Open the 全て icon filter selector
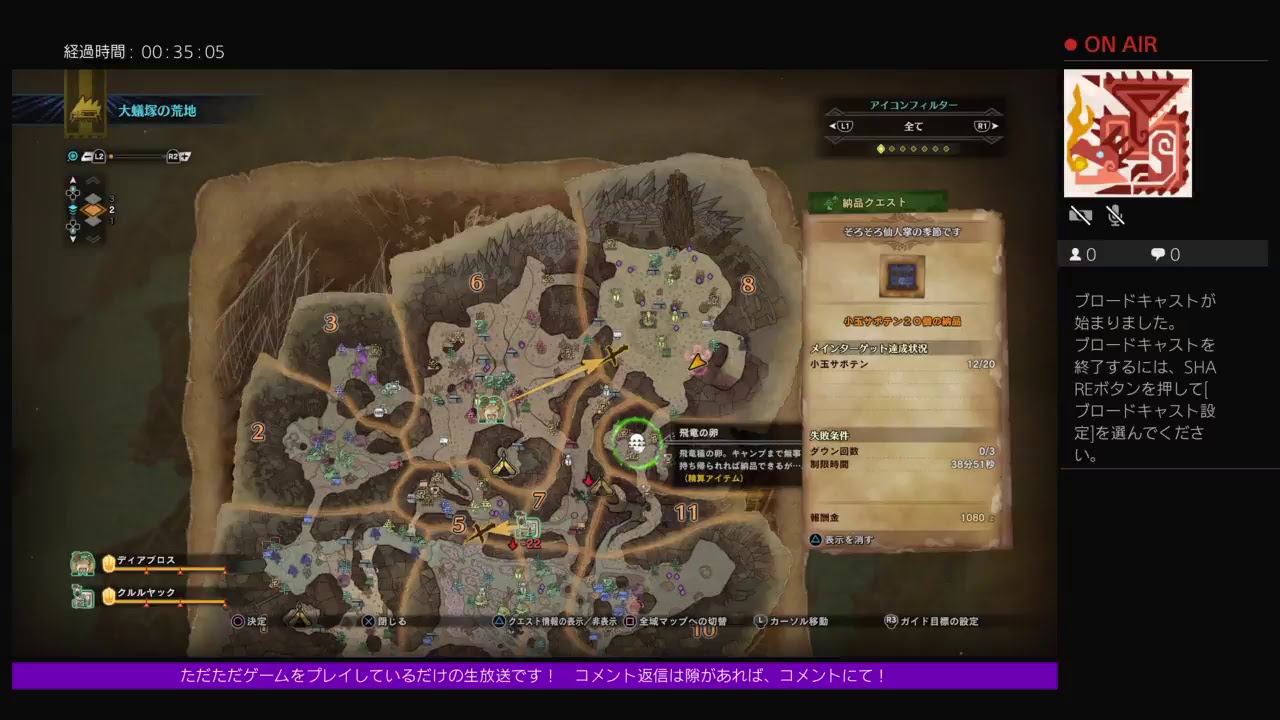Screen dimensions: 1280x720 tap(913, 126)
